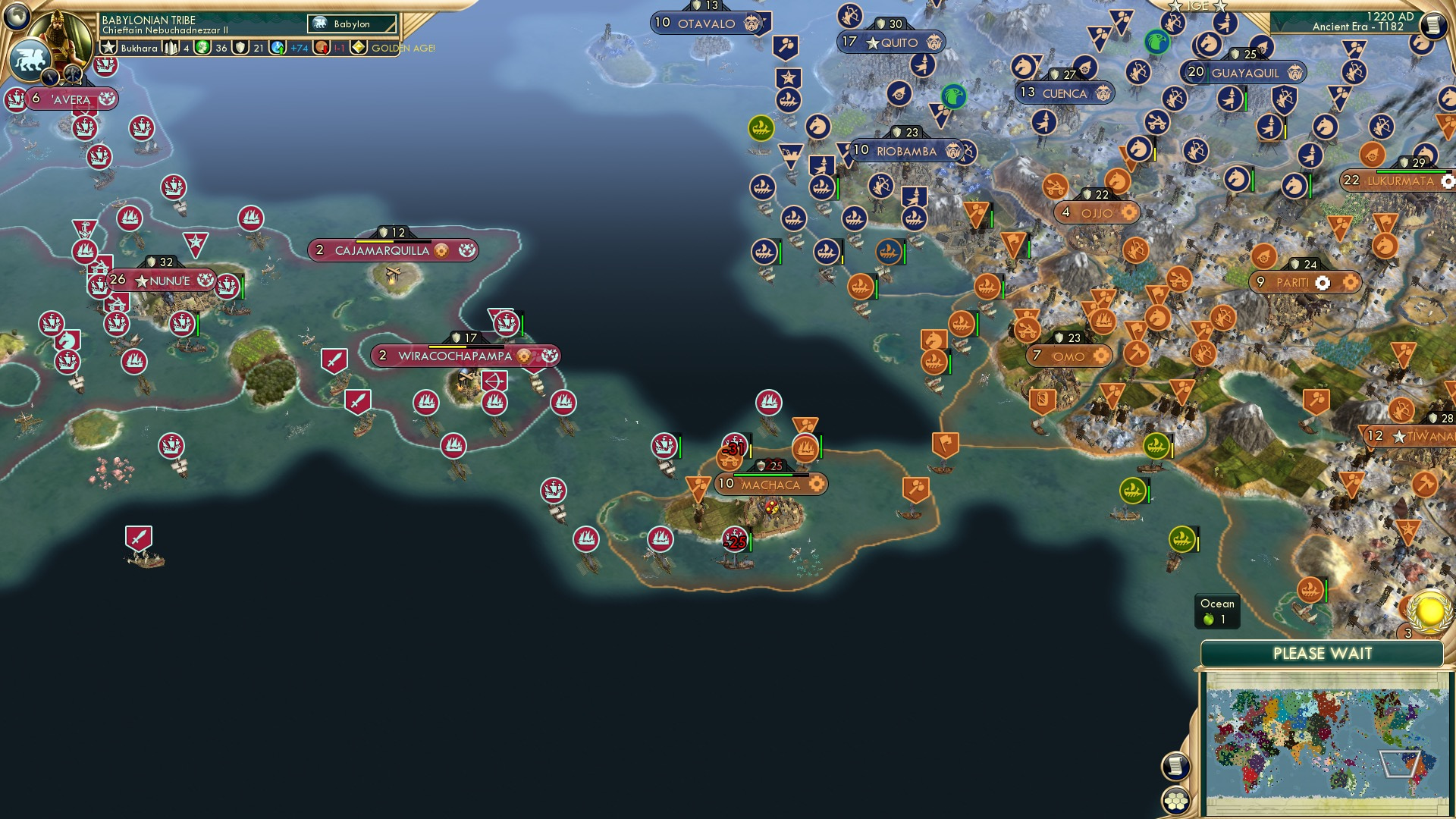
Task: Click the production gear on Machaca's city banner
Action: tap(817, 483)
